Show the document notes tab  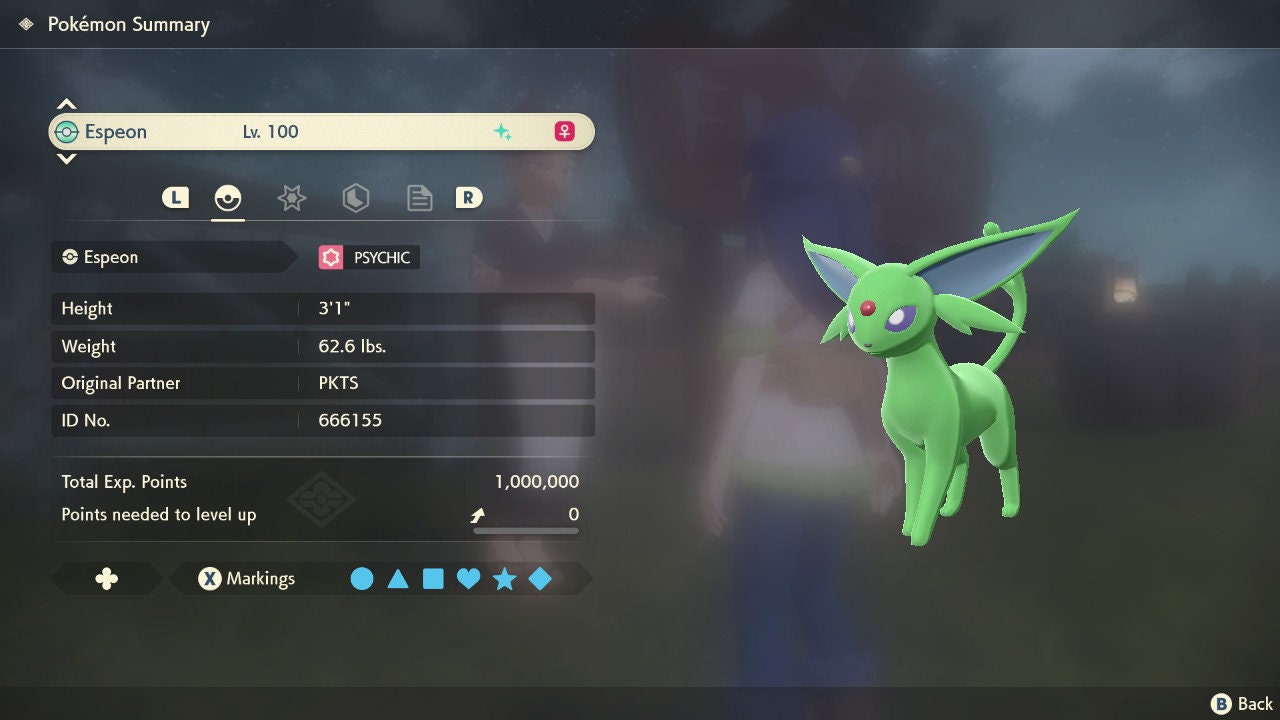[419, 198]
